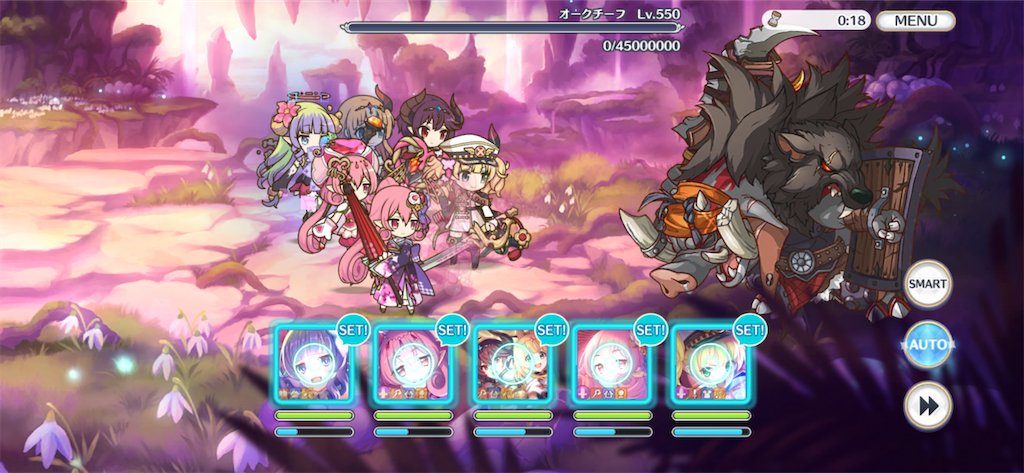Select the pale pink-haired girl skill card
This screenshot has width=1024, height=473.
611,364
